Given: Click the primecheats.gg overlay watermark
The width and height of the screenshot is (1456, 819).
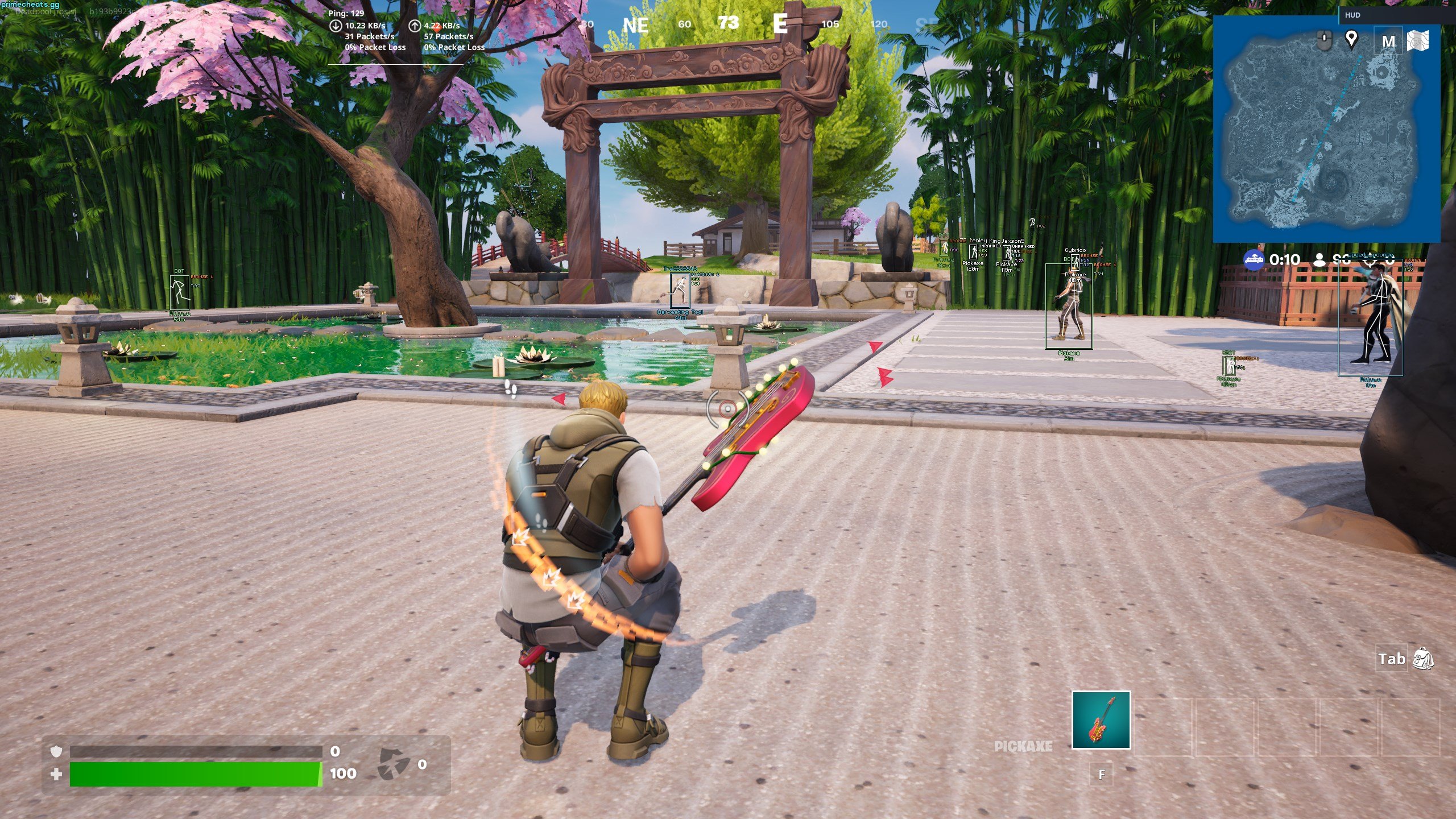Looking at the screenshot, I should [30, 5].
